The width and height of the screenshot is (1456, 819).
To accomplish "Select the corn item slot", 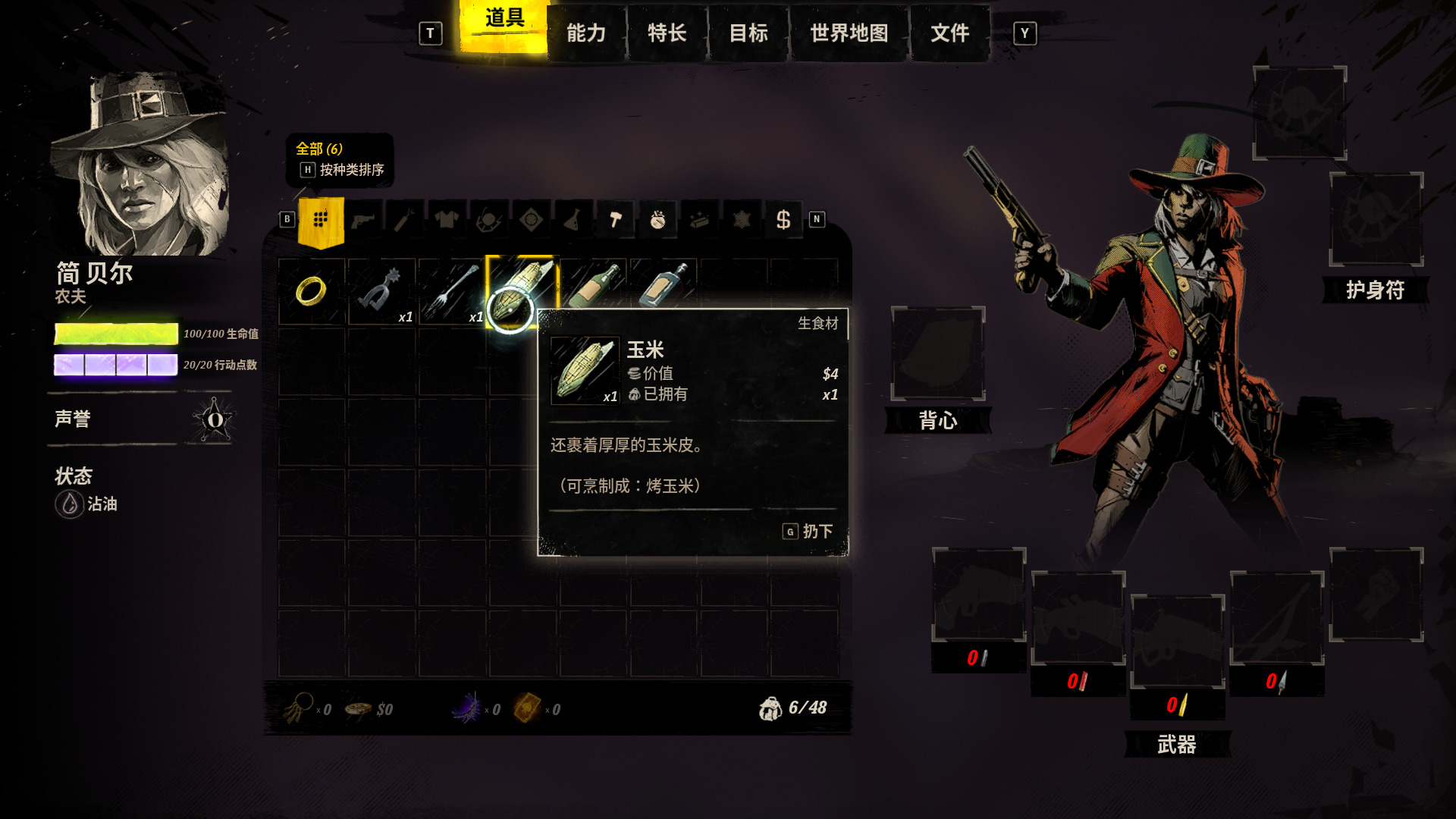I will 522,291.
